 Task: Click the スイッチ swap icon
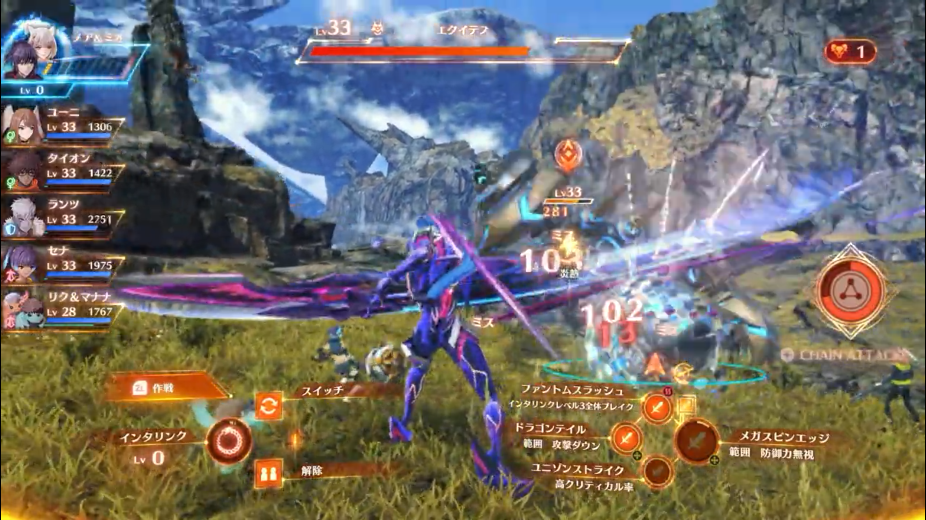point(268,405)
